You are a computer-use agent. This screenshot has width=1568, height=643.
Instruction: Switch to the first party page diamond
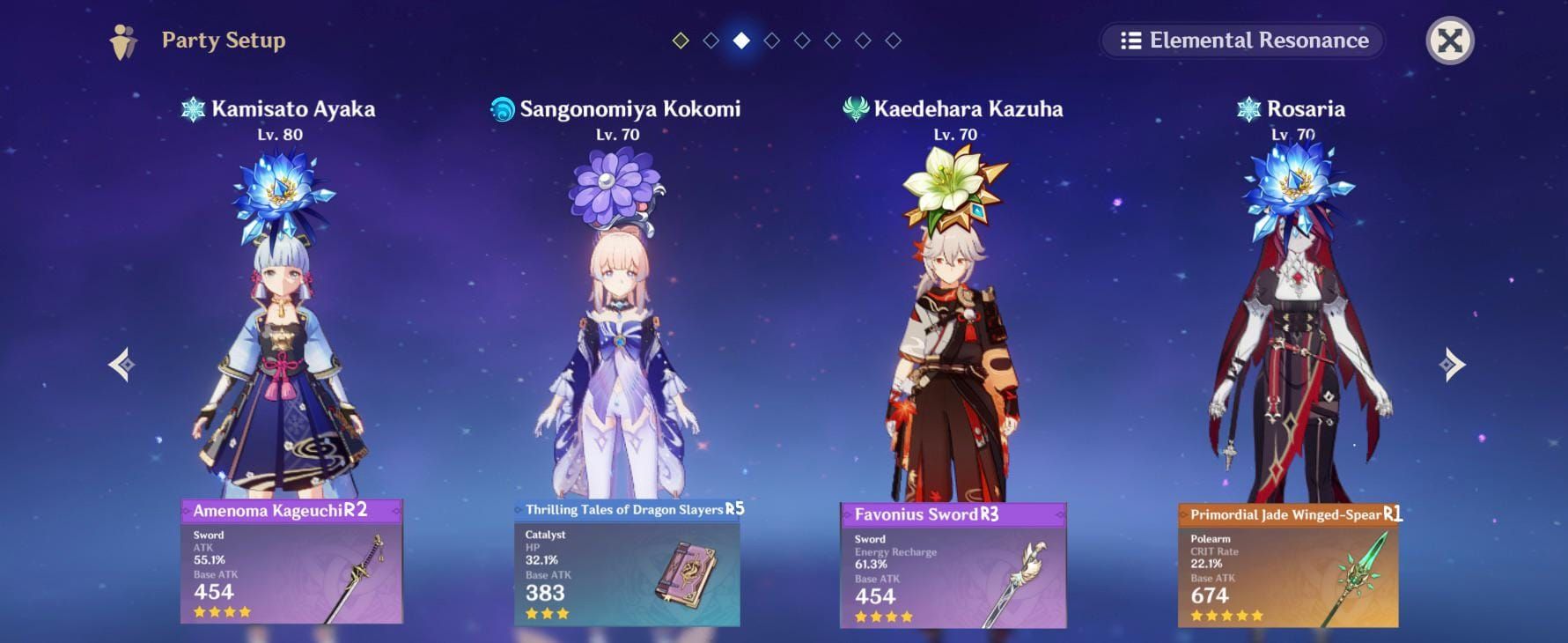681,41
